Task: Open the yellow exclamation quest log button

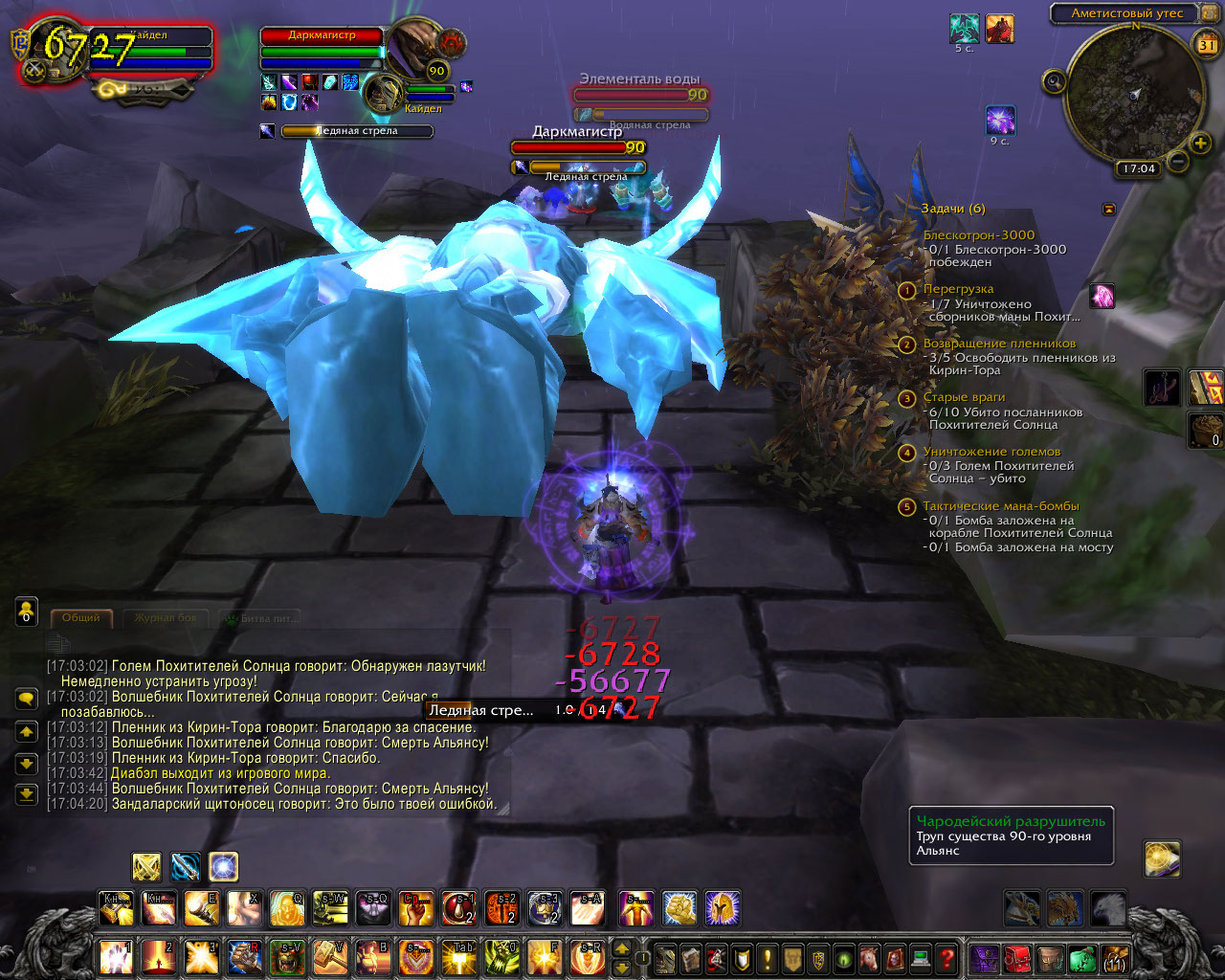Action: [x=767, y=957]
